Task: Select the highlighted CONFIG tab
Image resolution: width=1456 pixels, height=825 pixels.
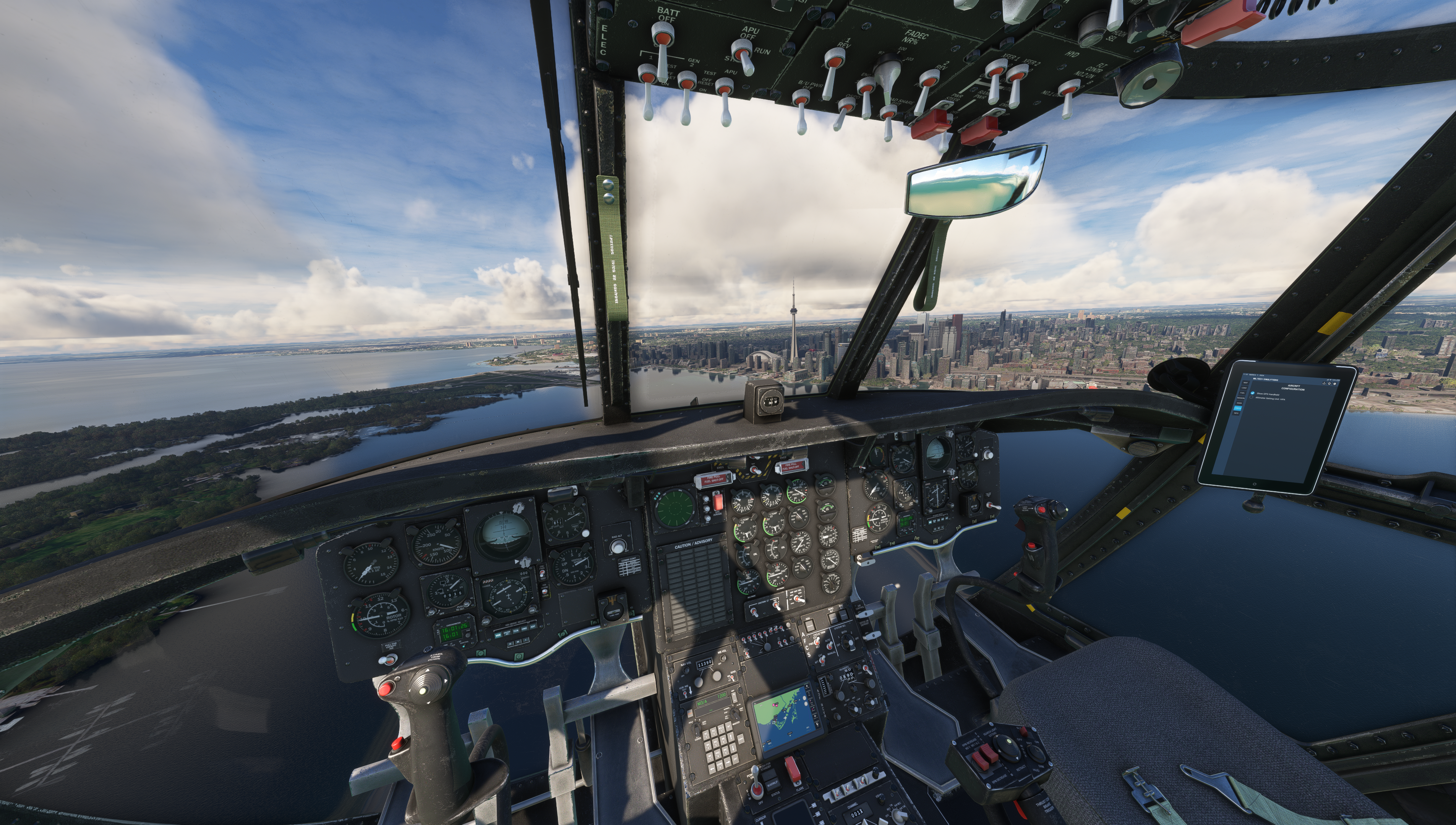Action: (x=1238, y=409)
